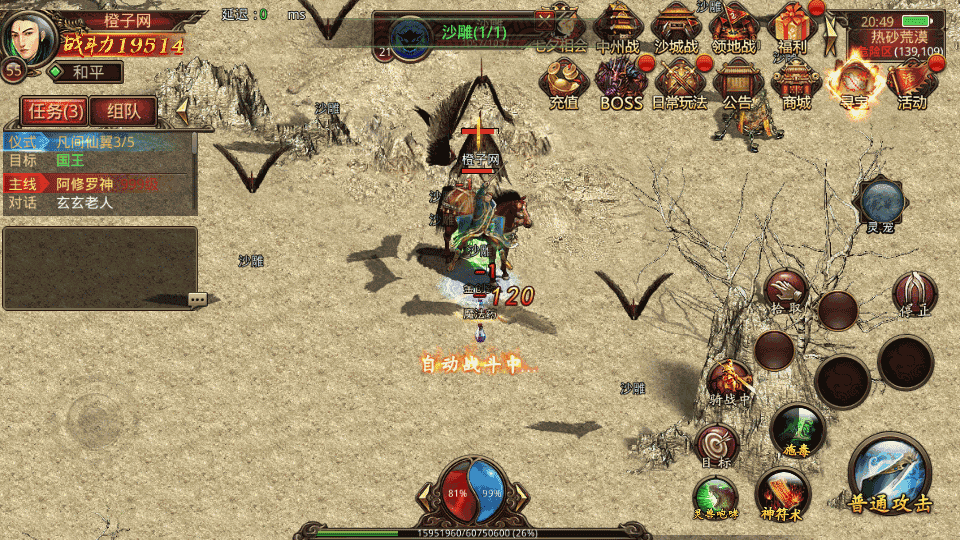The image size is (960, 540).
Task: Open the chat box speech-bubble button
Action: tap(197, 299)
